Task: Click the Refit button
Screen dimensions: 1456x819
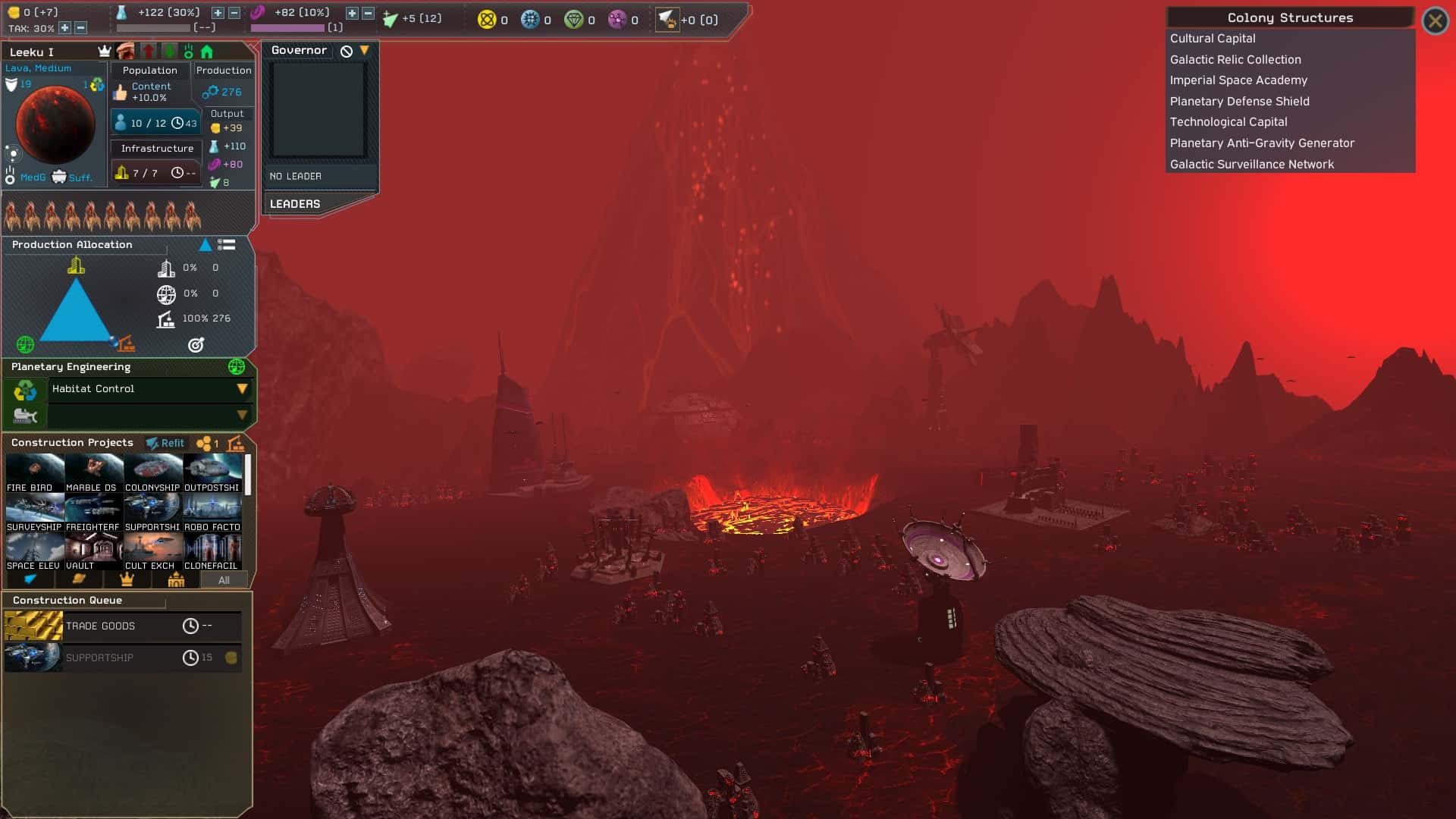Action: (166, 443)
